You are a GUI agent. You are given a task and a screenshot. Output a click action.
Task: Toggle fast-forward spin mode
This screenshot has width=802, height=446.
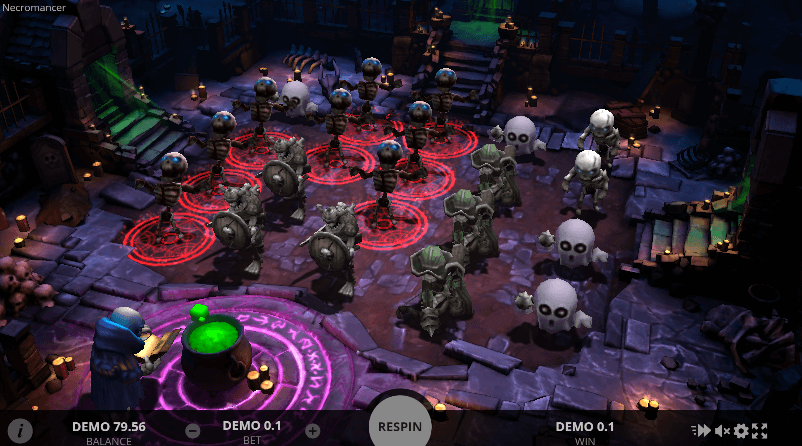tap(702, 431)
